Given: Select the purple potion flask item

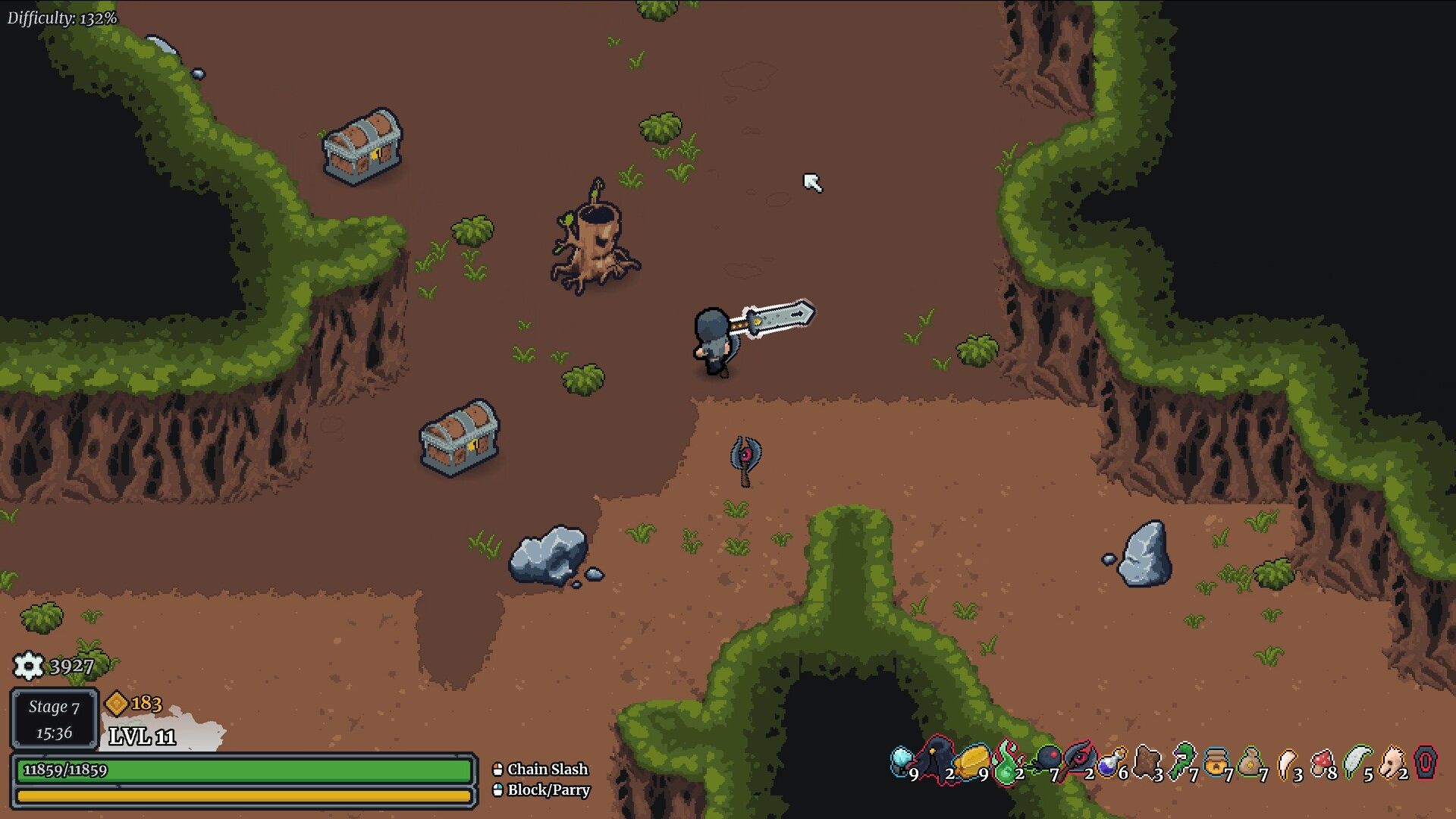Looking at the screenshot, I should 1112,762.
